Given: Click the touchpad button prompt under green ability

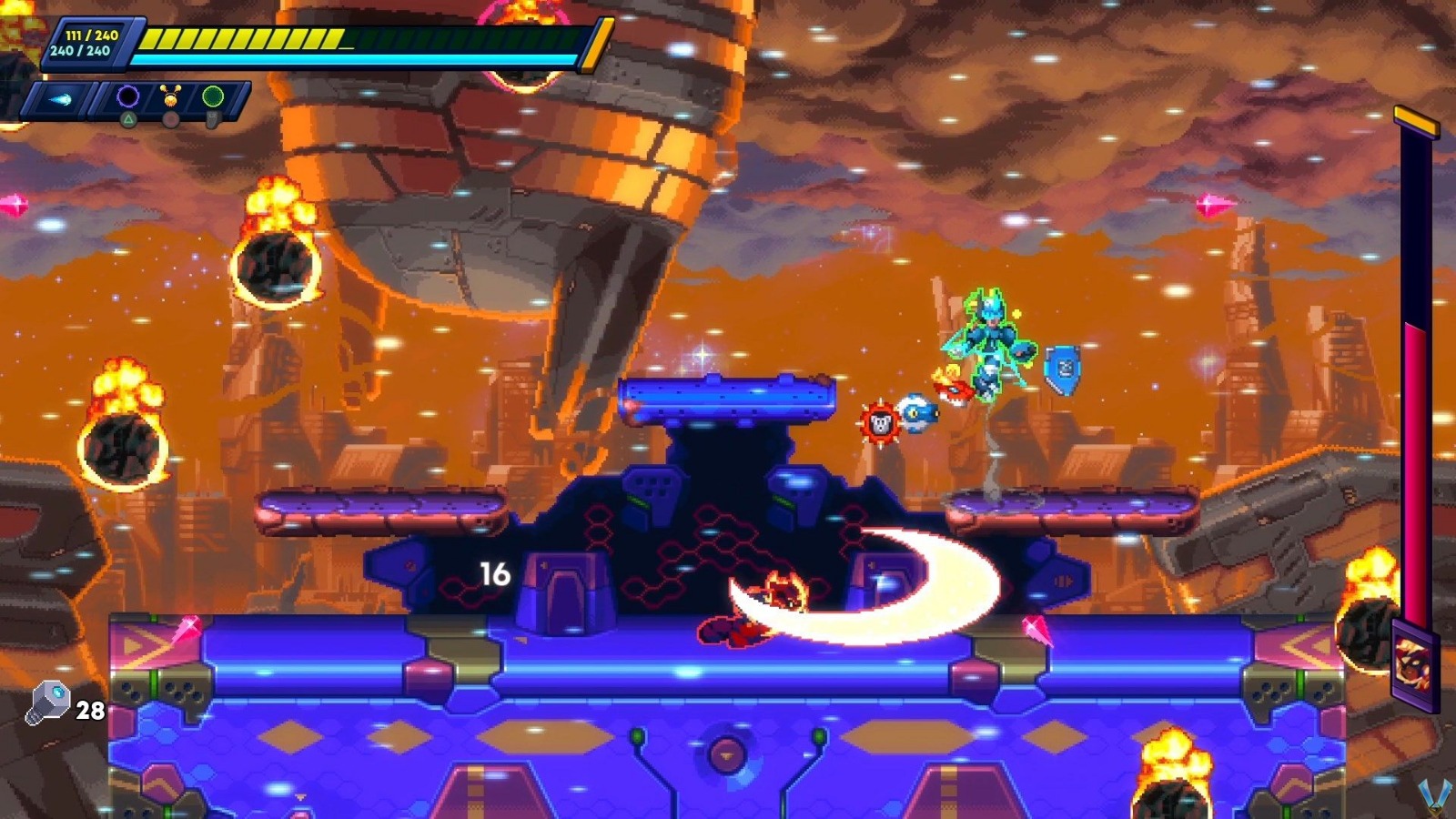Looking at the screenshot, I should [x=211, y=119].
